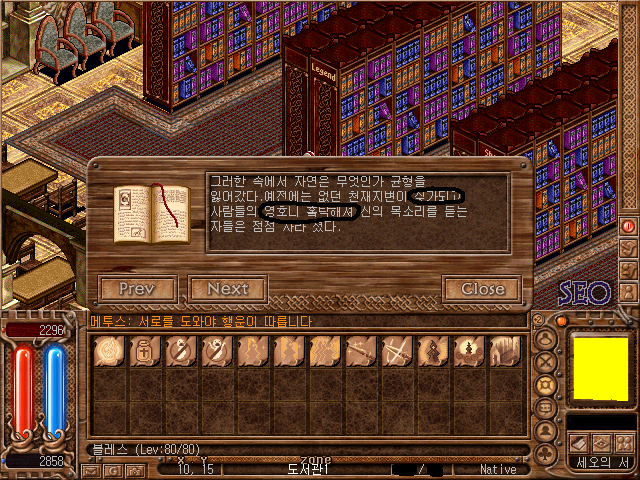This screenshot has width=640, height=480.
Task: Go to the previous book page
Action: pyautogui.click(x=137, y=289)
